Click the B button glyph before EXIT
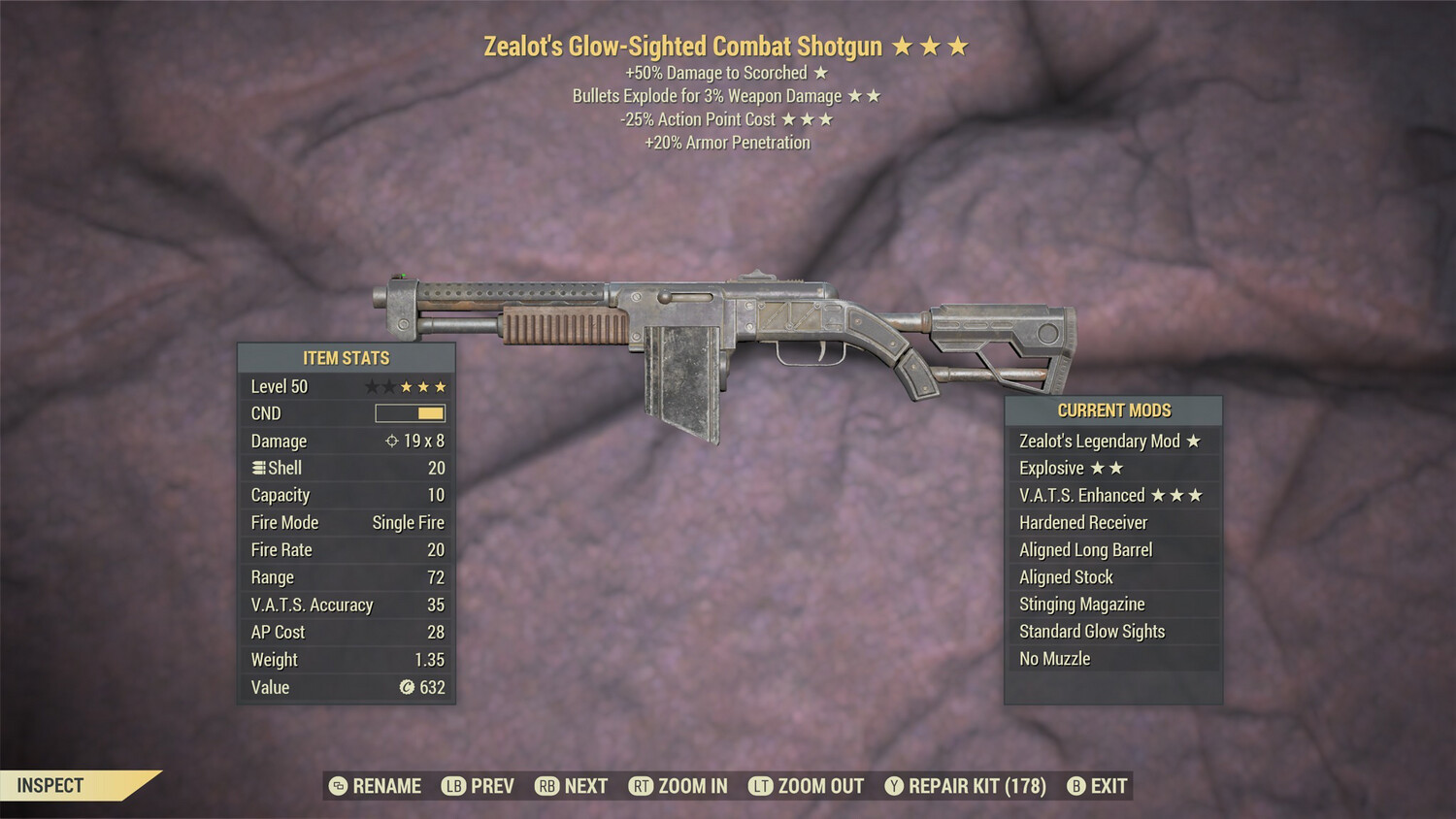 pyautogui.click(x=1075, y=786)
